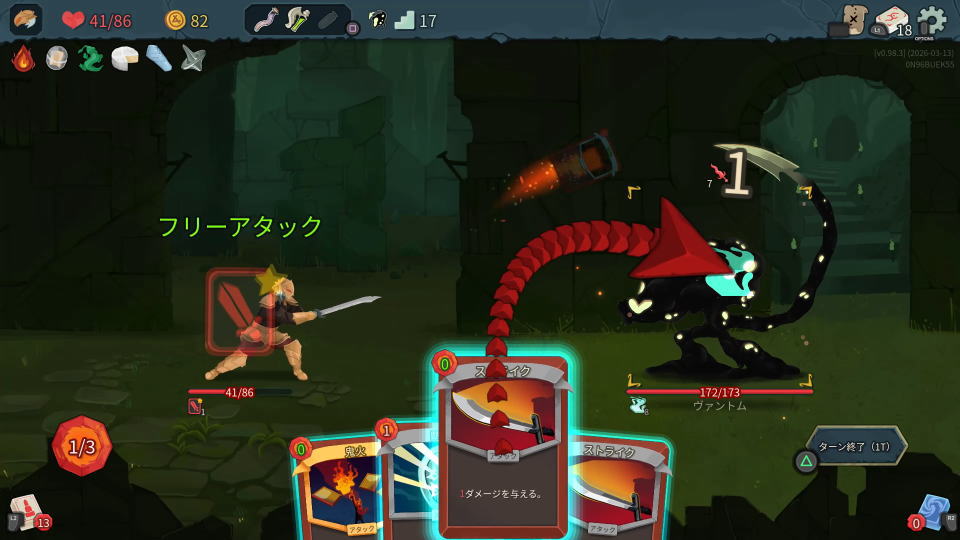End the turn with ターン終了 button

(856, 445)
